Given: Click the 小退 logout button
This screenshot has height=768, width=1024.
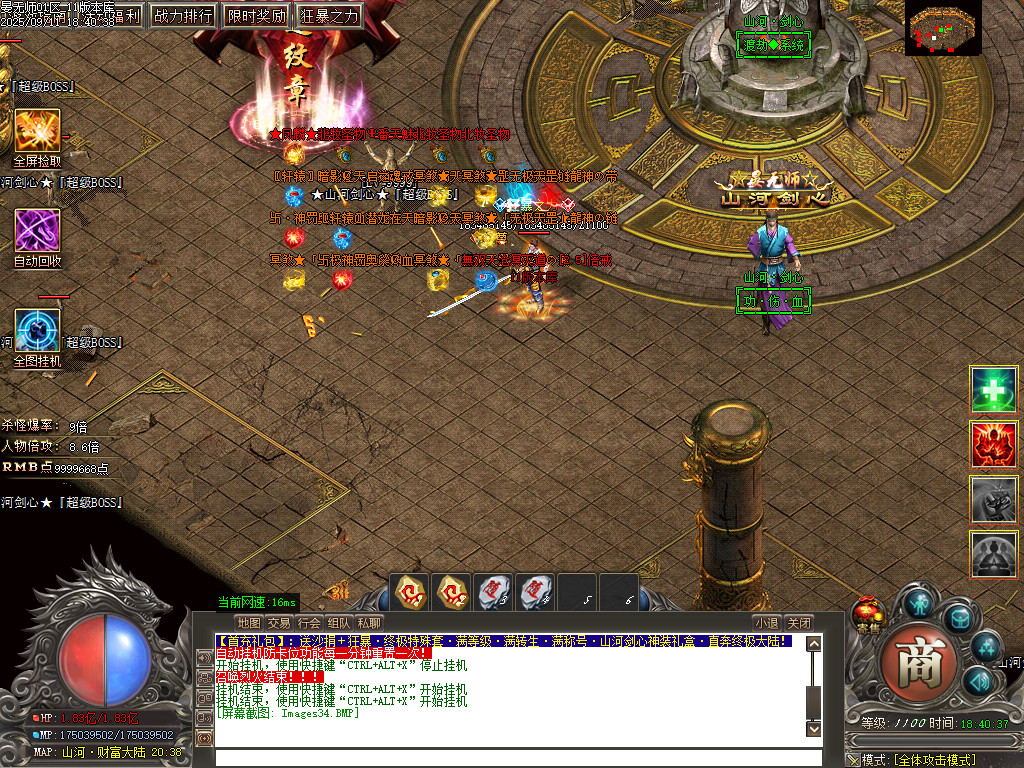Looking at the screenshot, I should pos(767,622).
